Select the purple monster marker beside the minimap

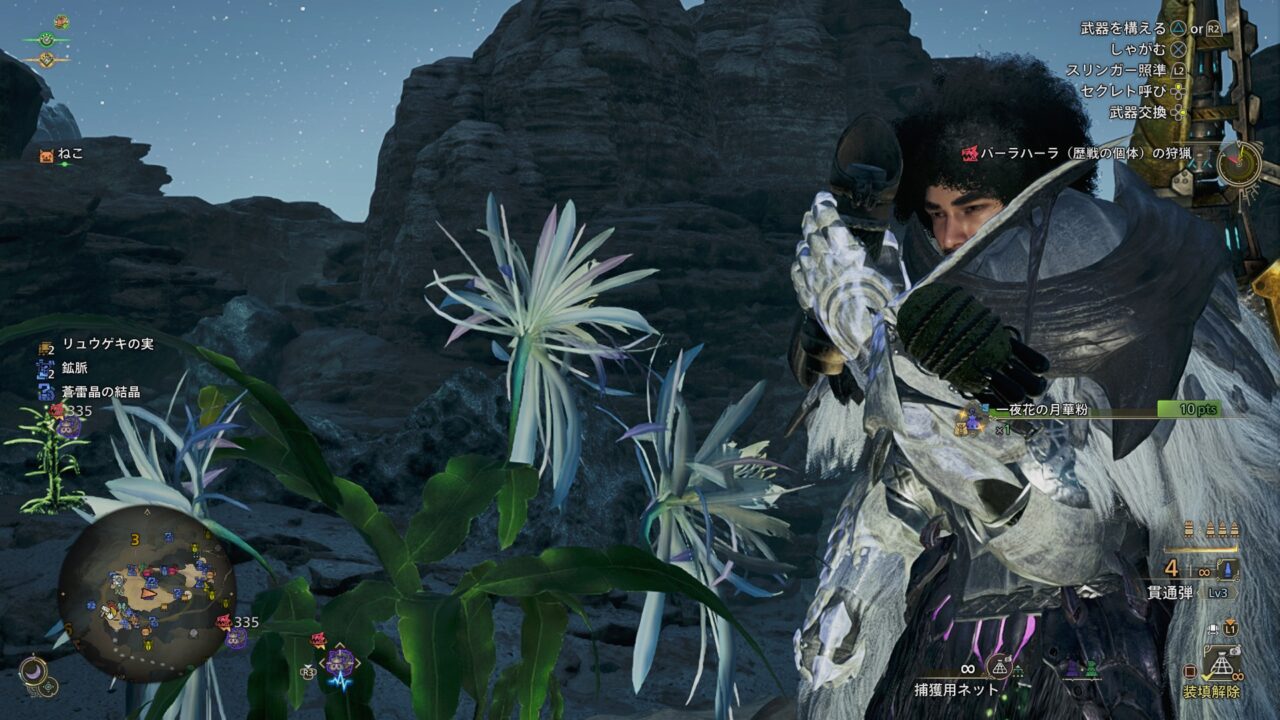(x=236, y=638)
